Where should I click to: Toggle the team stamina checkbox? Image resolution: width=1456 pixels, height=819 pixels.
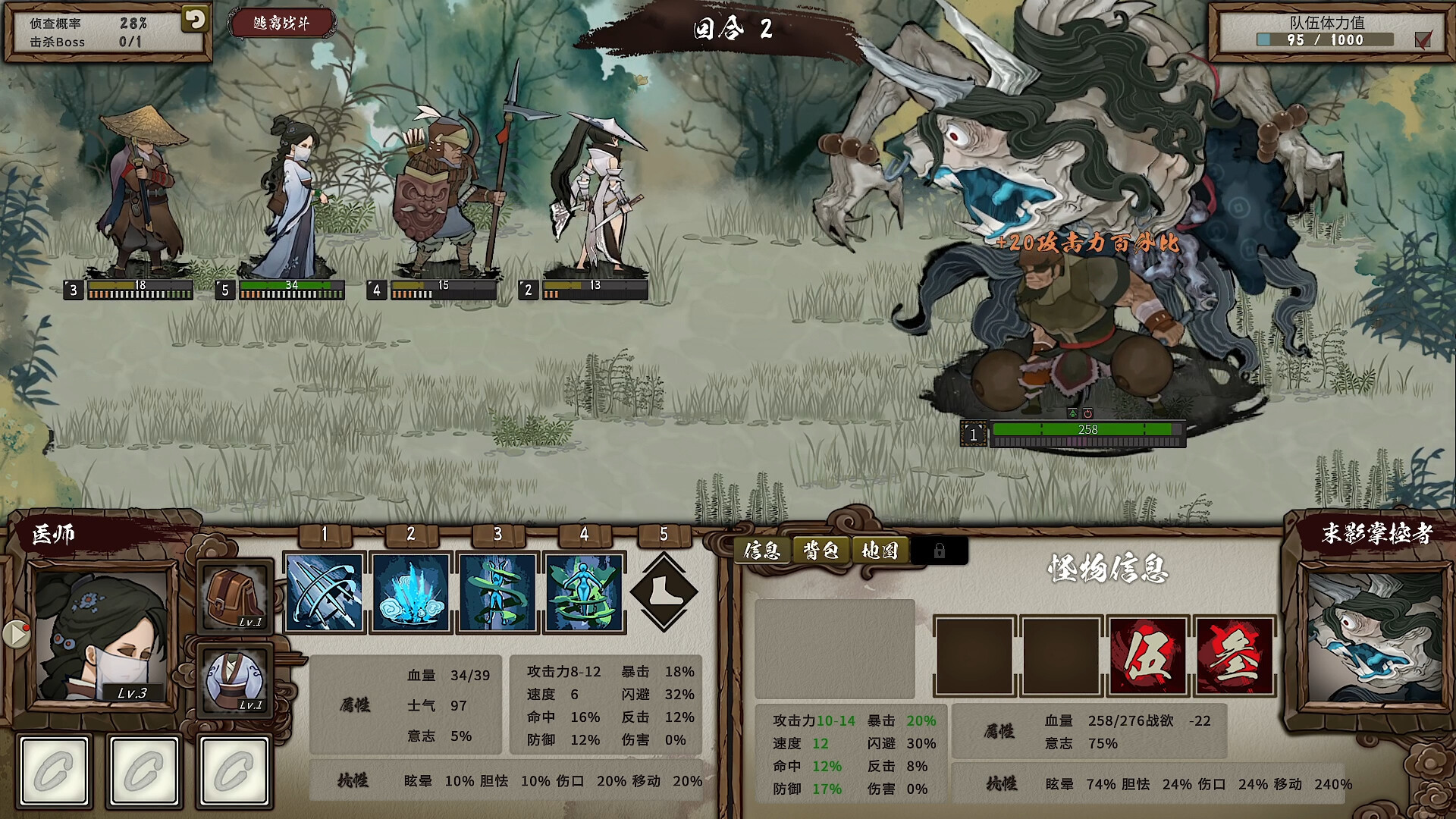1423,39
